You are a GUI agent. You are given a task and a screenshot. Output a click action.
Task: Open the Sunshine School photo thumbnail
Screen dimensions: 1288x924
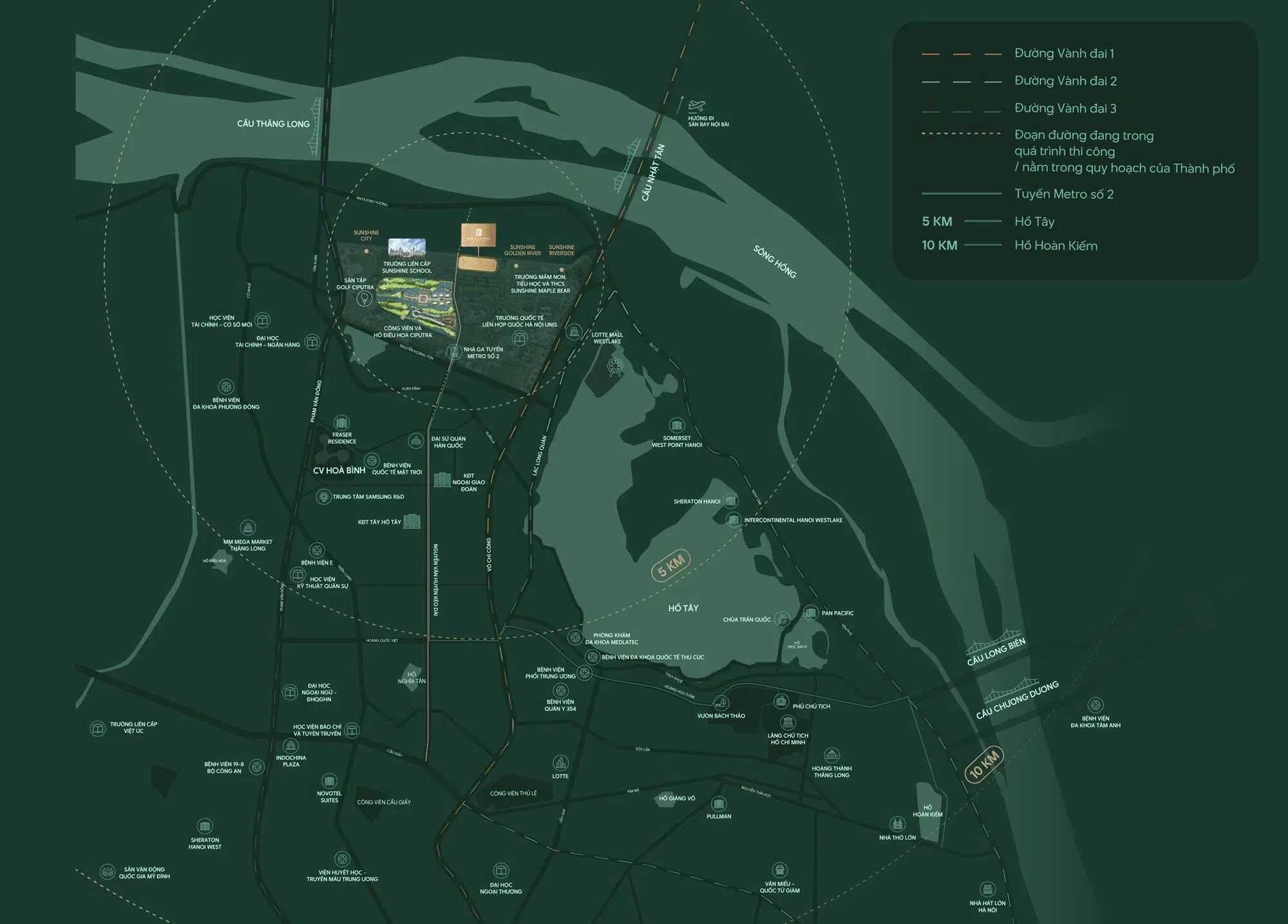coord(407,247)
